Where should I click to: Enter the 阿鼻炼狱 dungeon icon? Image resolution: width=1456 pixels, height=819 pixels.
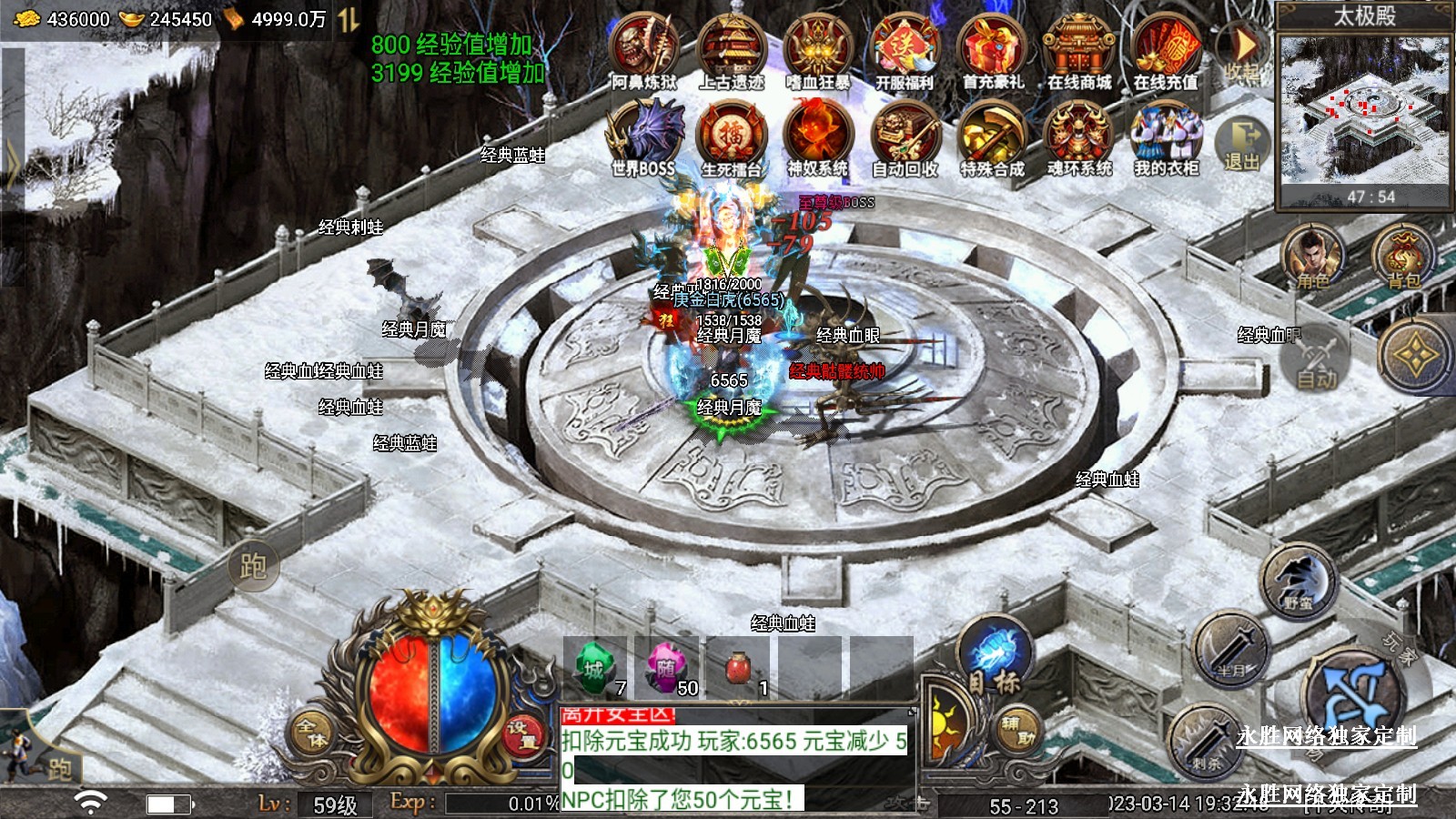tap(644, 52)
